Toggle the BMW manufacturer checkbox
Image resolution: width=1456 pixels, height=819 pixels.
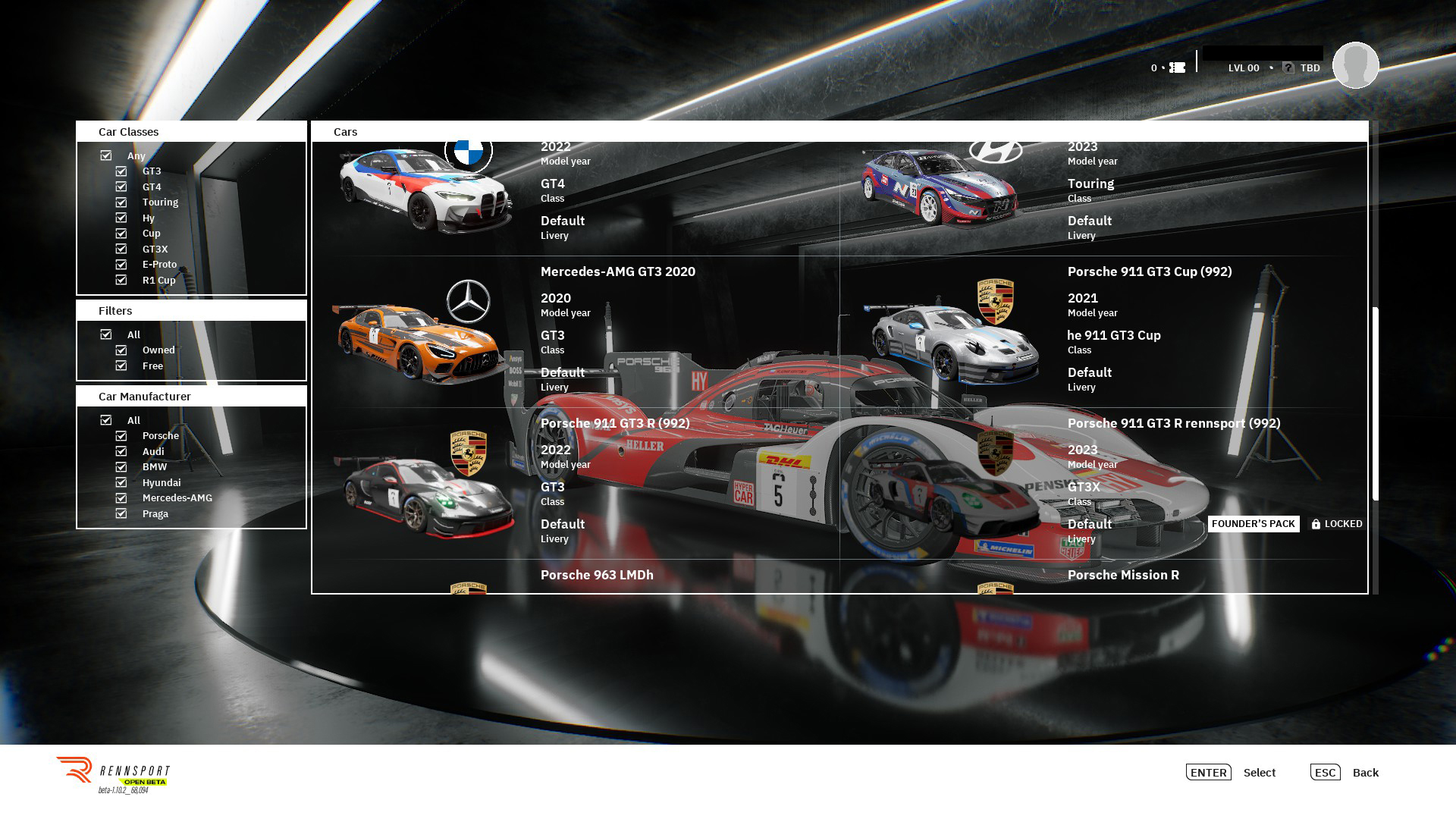click(121, 467)
